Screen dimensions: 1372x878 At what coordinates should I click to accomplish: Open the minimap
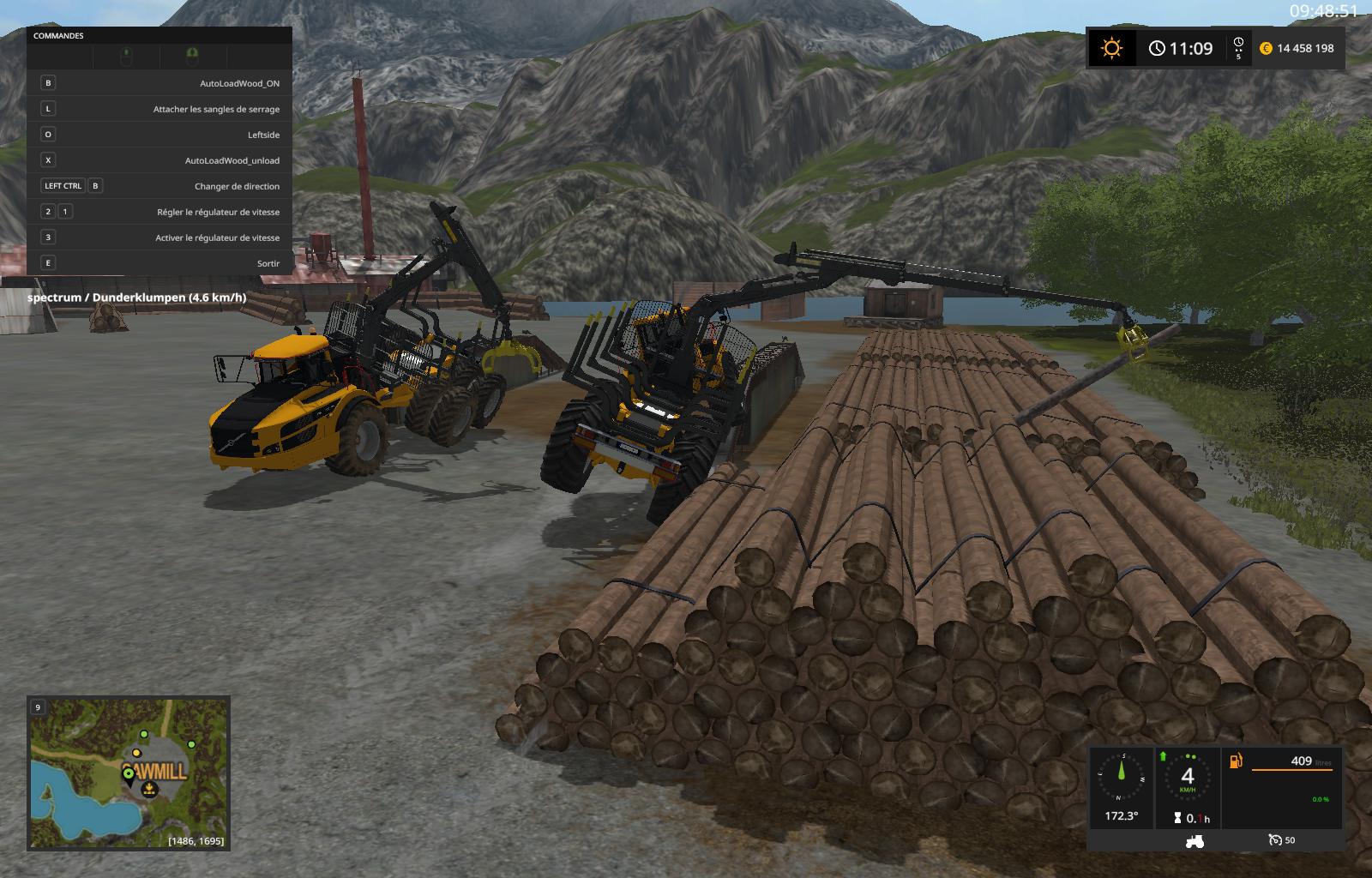129,773
